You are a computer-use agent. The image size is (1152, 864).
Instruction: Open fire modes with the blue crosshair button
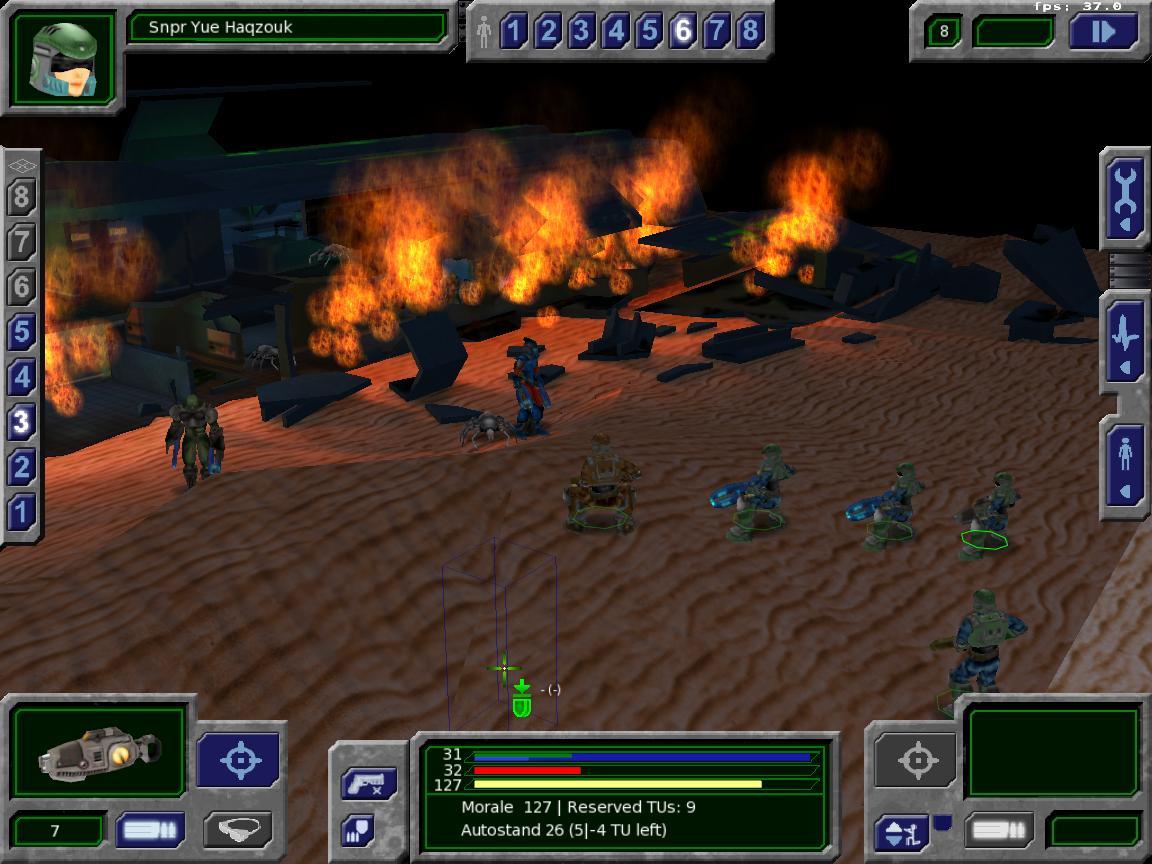click(240, 759)
